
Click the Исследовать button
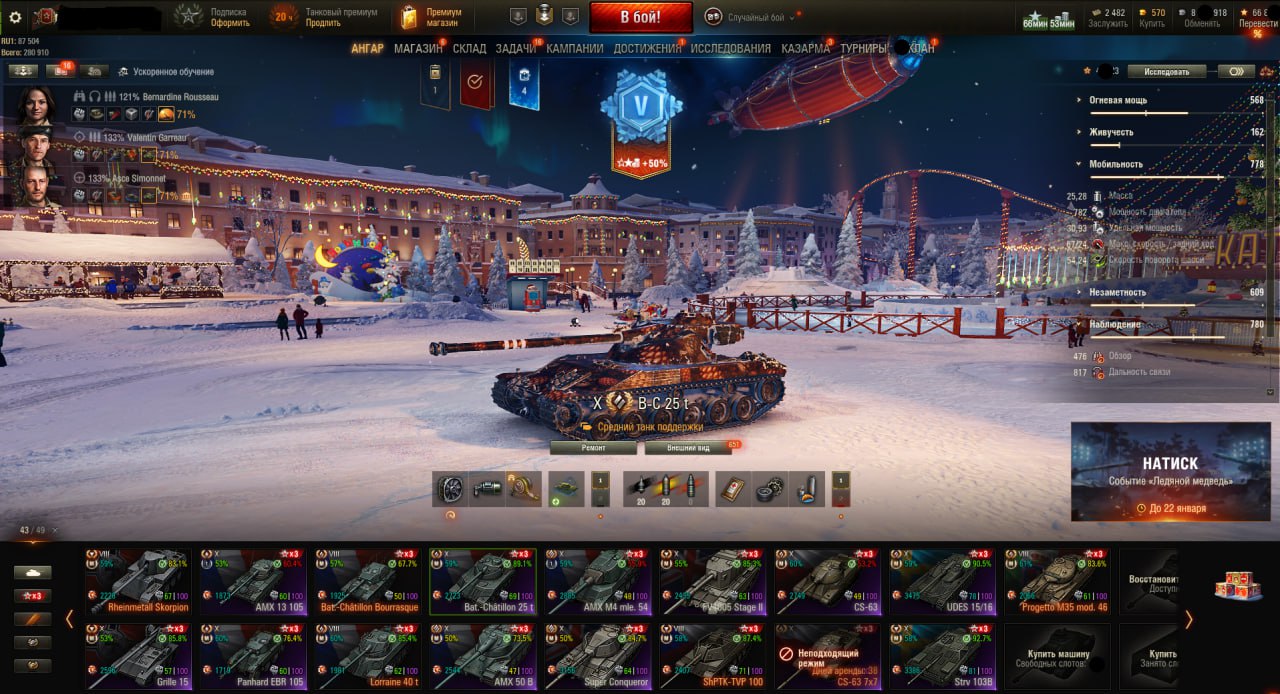[x=1167, y=72]
